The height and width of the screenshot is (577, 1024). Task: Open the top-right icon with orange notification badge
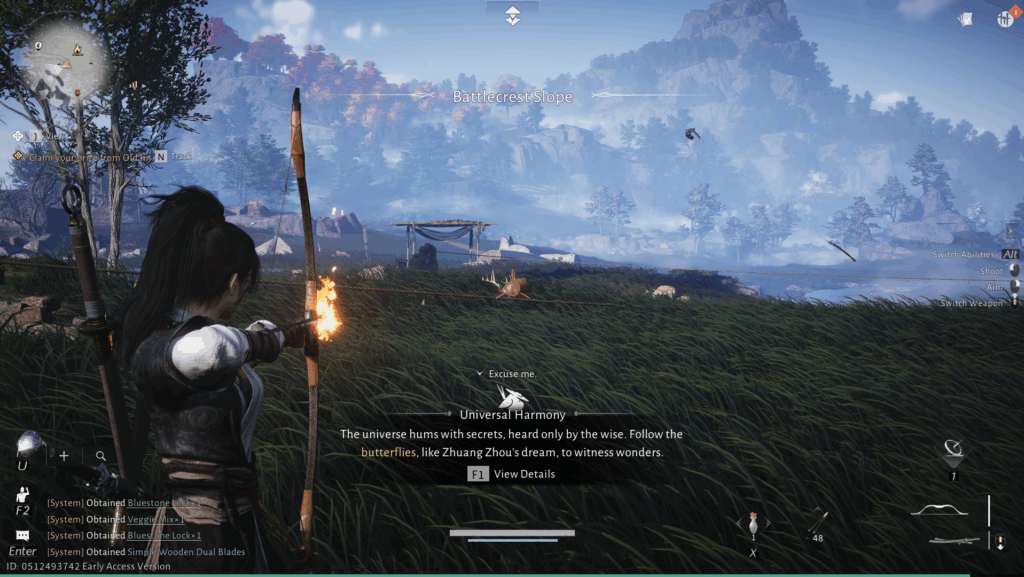tap(1005, 19)
